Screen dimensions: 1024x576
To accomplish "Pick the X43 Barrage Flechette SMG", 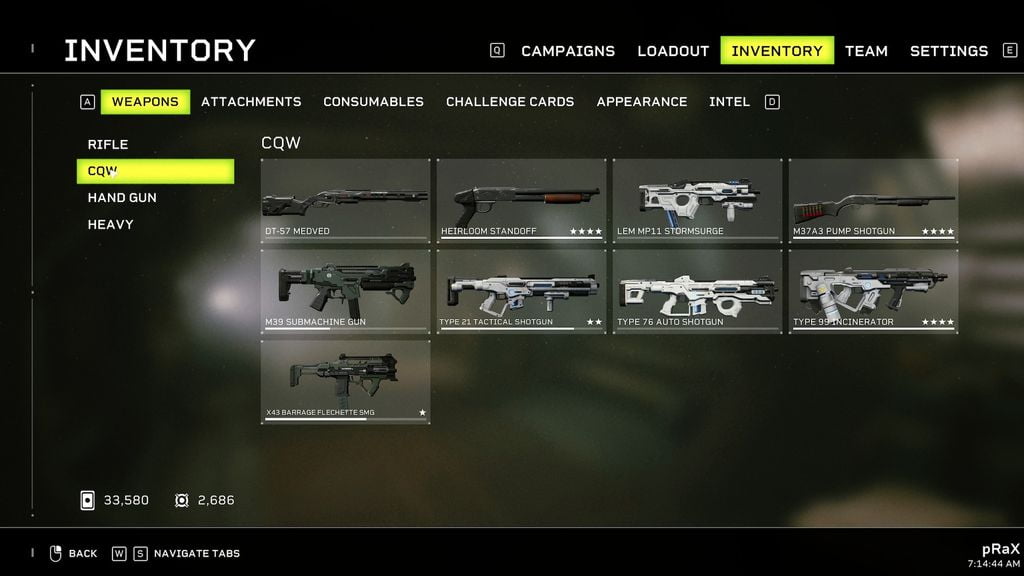I will 345,381.
